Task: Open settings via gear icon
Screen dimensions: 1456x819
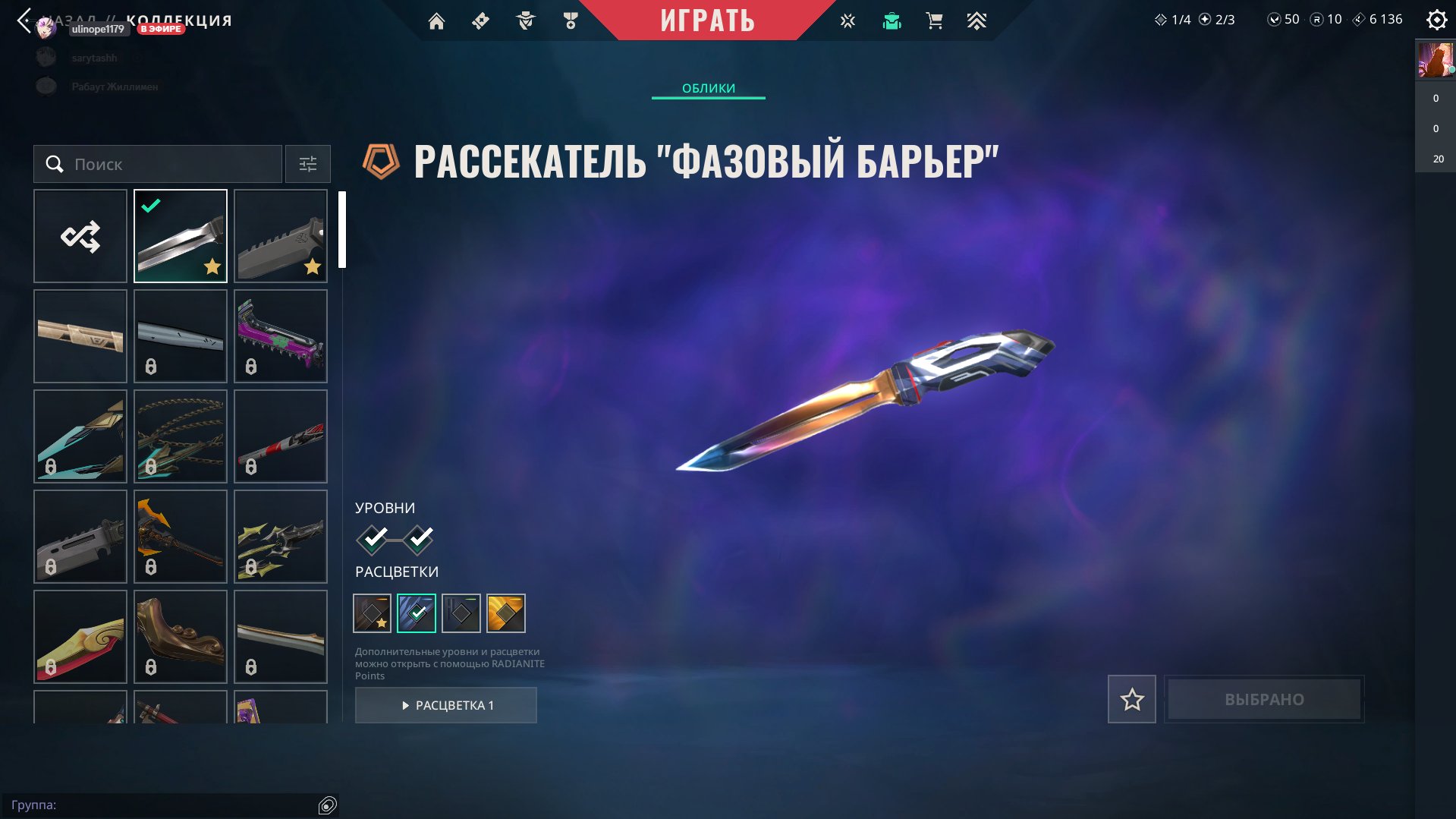Action: point(1436,20)
